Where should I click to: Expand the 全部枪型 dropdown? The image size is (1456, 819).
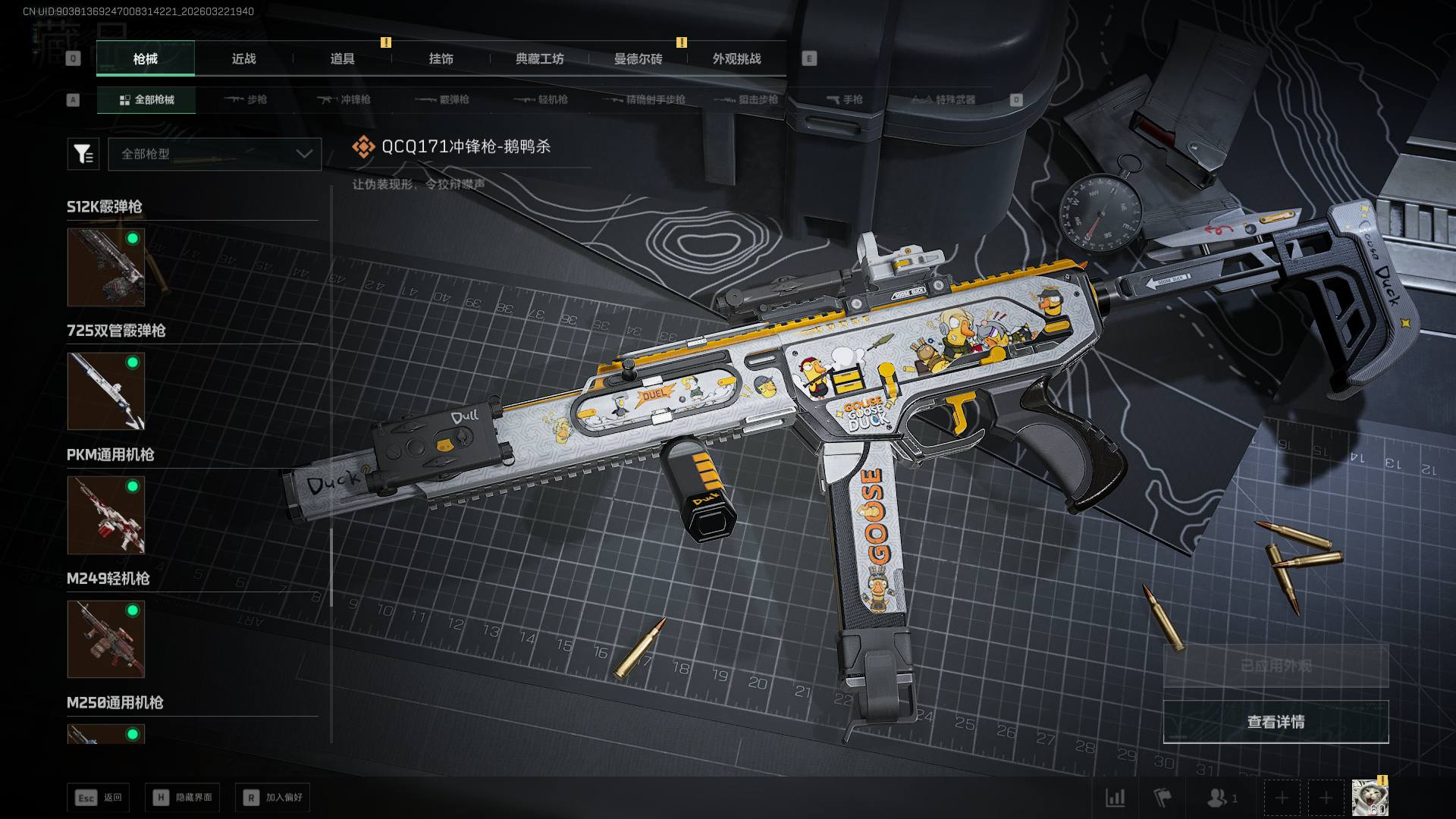click(215, 154)
